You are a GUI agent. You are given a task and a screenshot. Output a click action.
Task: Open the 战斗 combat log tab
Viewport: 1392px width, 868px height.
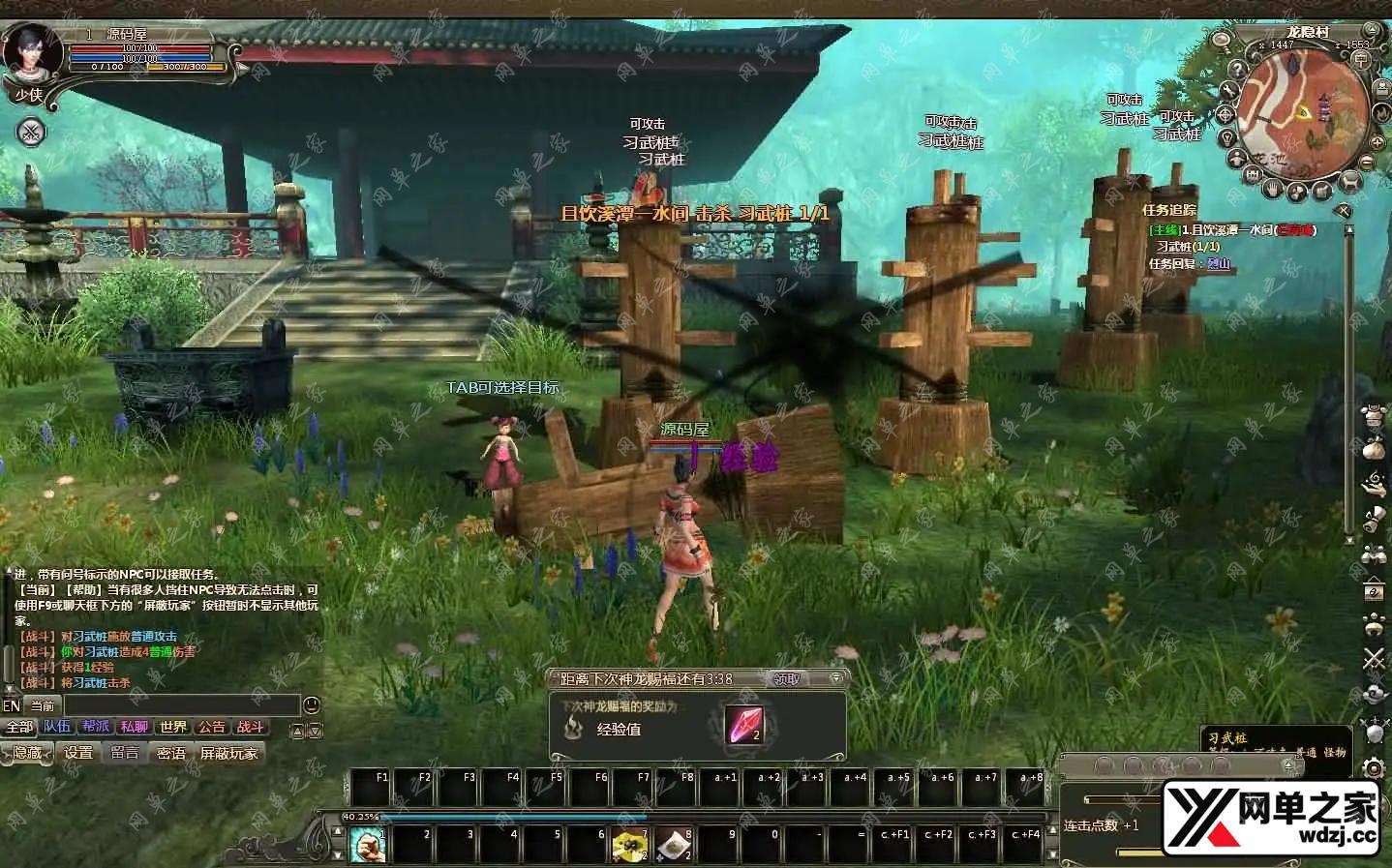[x=251, y=727]
